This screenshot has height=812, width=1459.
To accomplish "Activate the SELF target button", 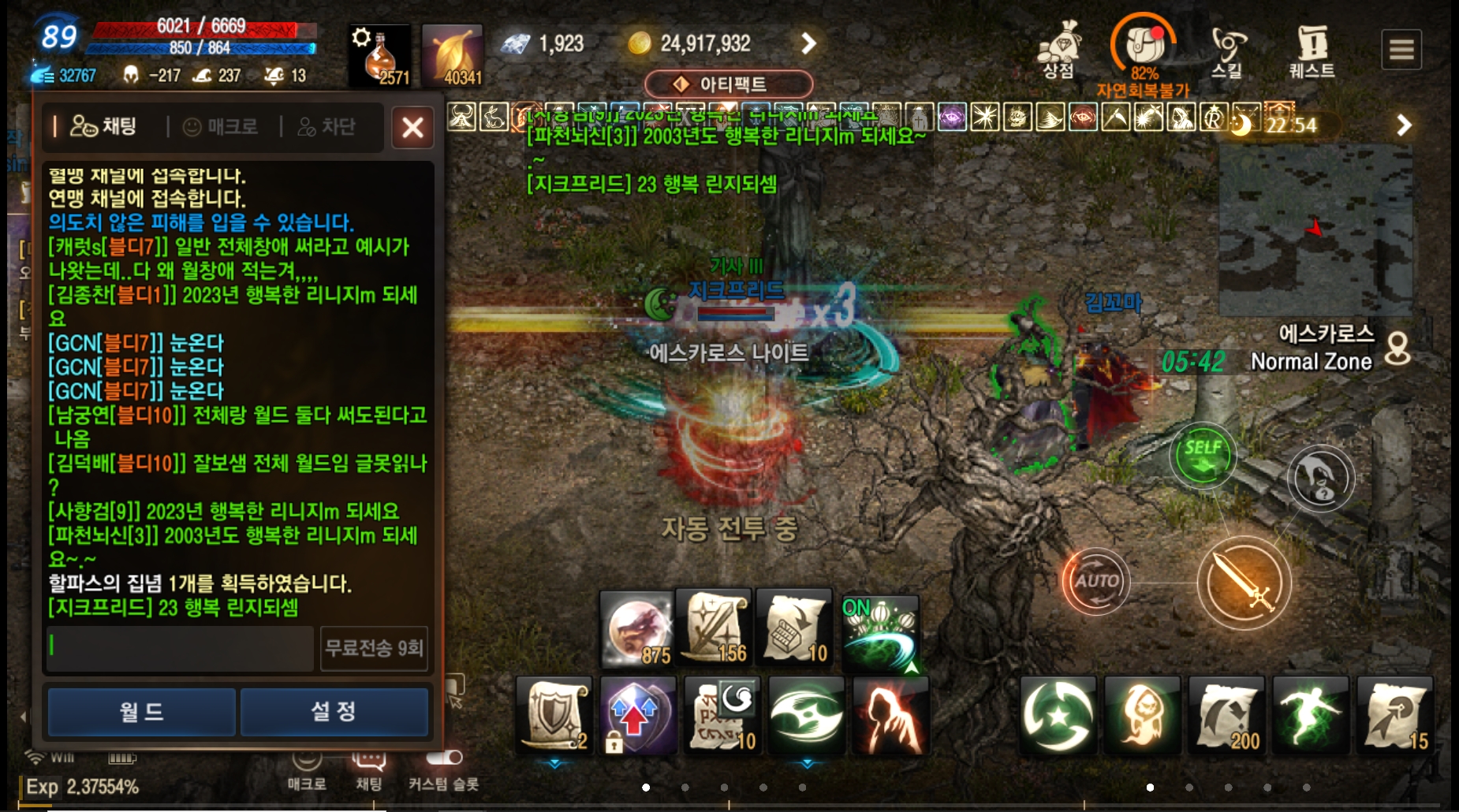I will coord(1202,455).
